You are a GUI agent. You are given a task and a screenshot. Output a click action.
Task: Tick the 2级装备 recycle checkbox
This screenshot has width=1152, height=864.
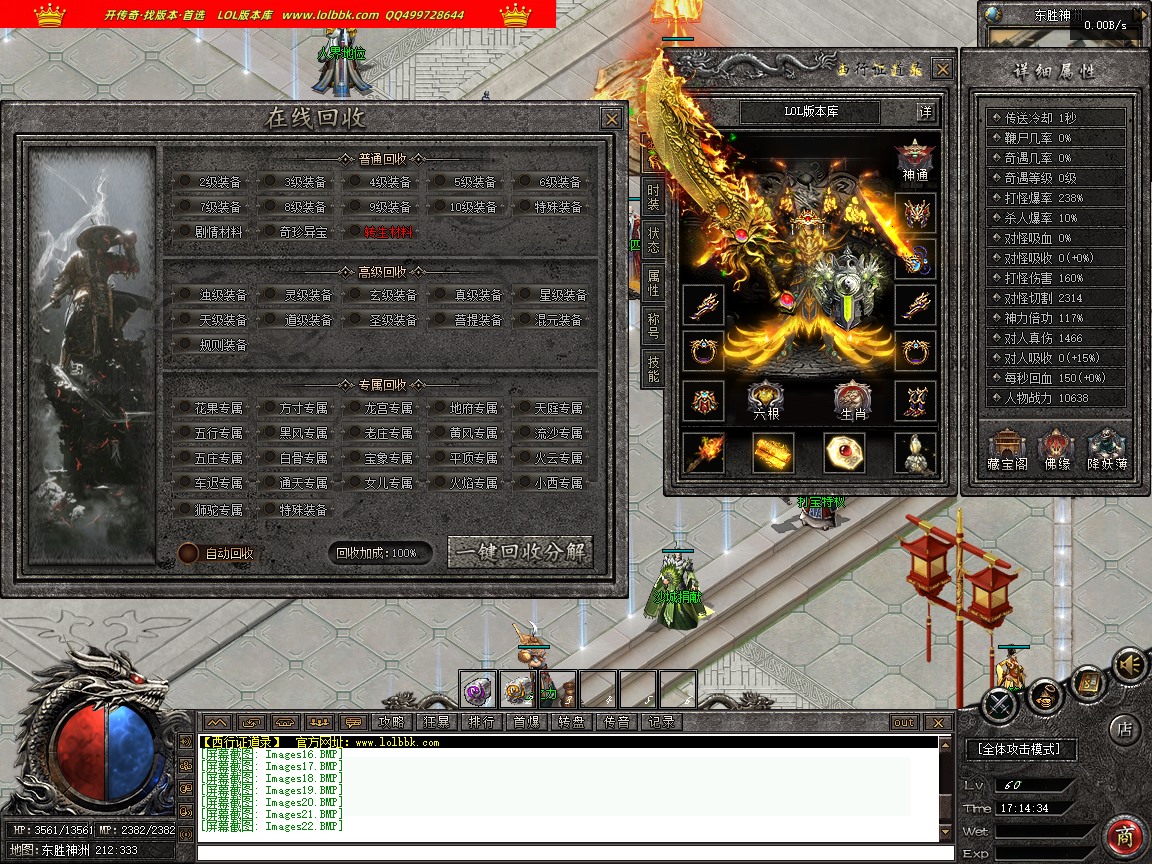tap(185, 182)
